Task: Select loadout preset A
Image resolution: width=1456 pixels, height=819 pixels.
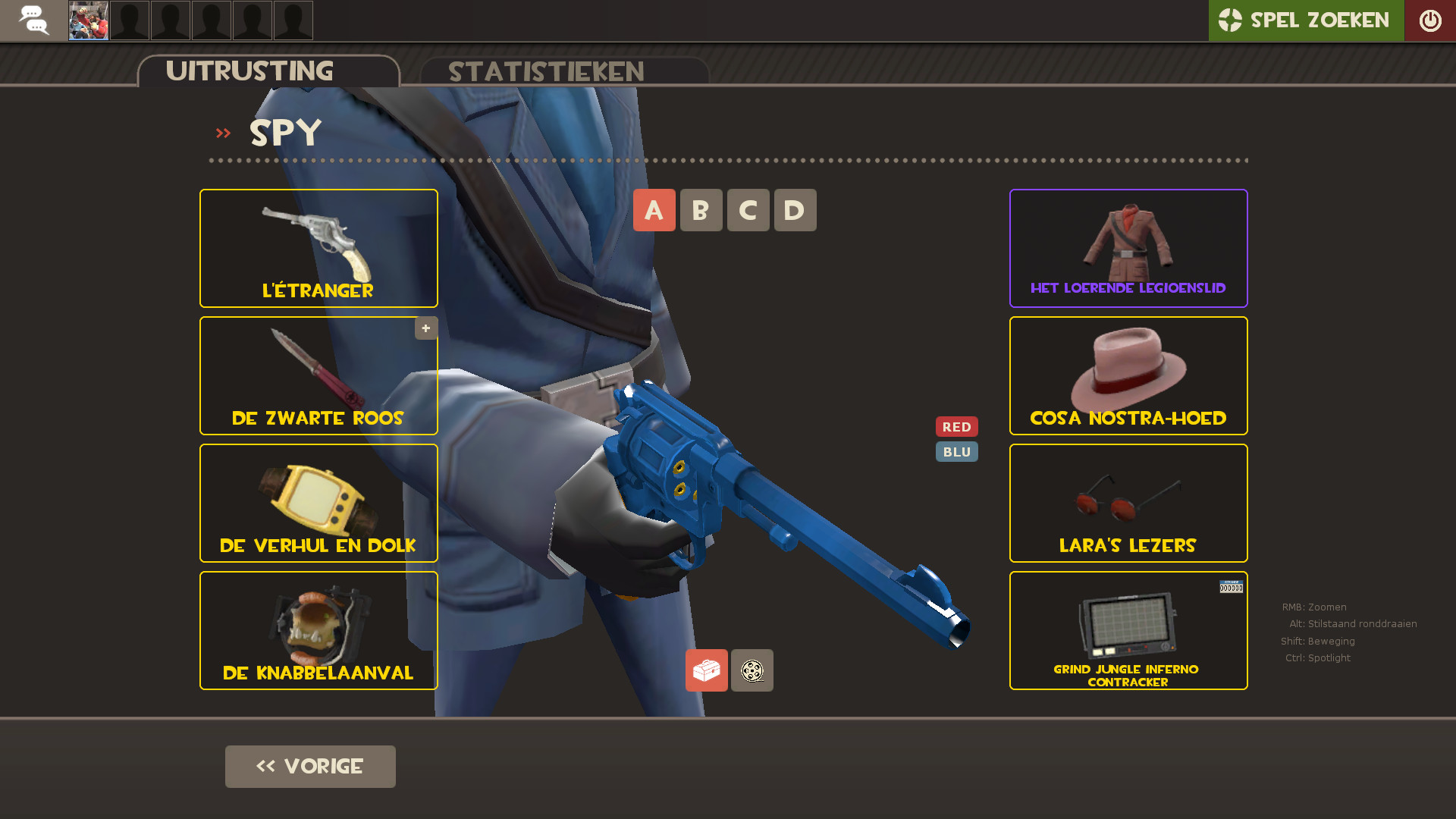Action: pyautogui.click(x=654, y=210)
